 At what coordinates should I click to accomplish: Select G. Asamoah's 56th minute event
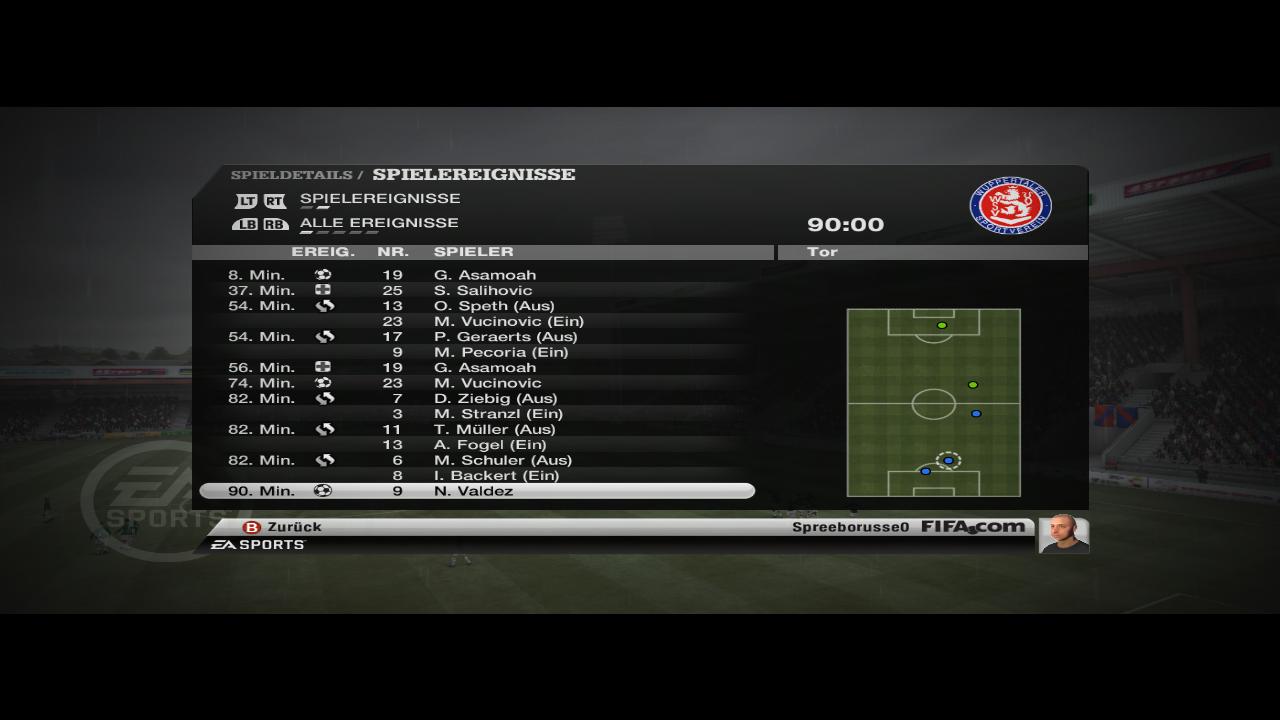[x=477, y=367]
